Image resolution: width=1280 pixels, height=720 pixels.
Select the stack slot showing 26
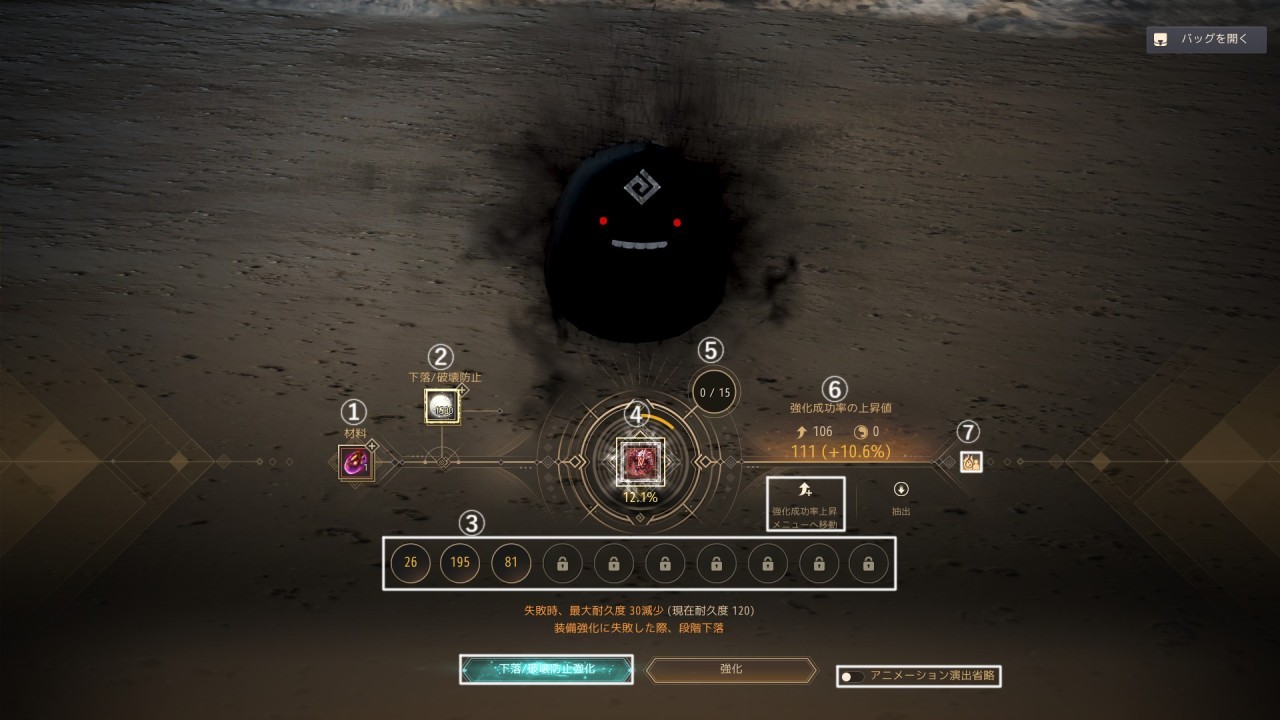click(x=410, y=563)
